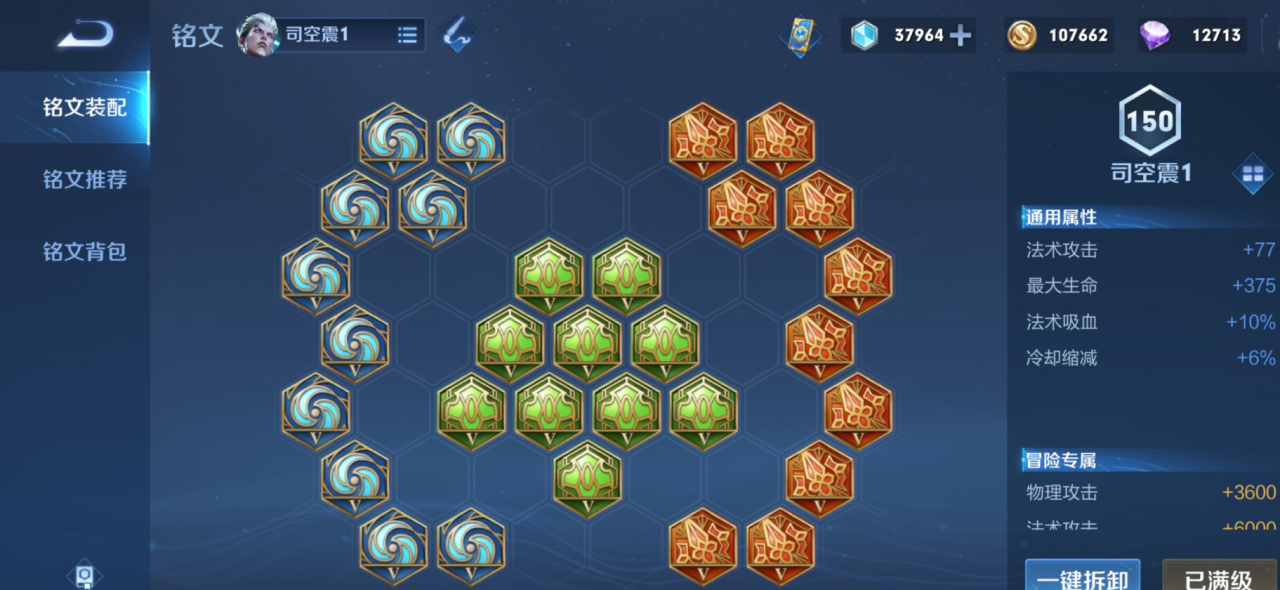Viewport: 1280px width, 590px height.
Task: Open the 铭文推荐 tab
Action: 84,180
